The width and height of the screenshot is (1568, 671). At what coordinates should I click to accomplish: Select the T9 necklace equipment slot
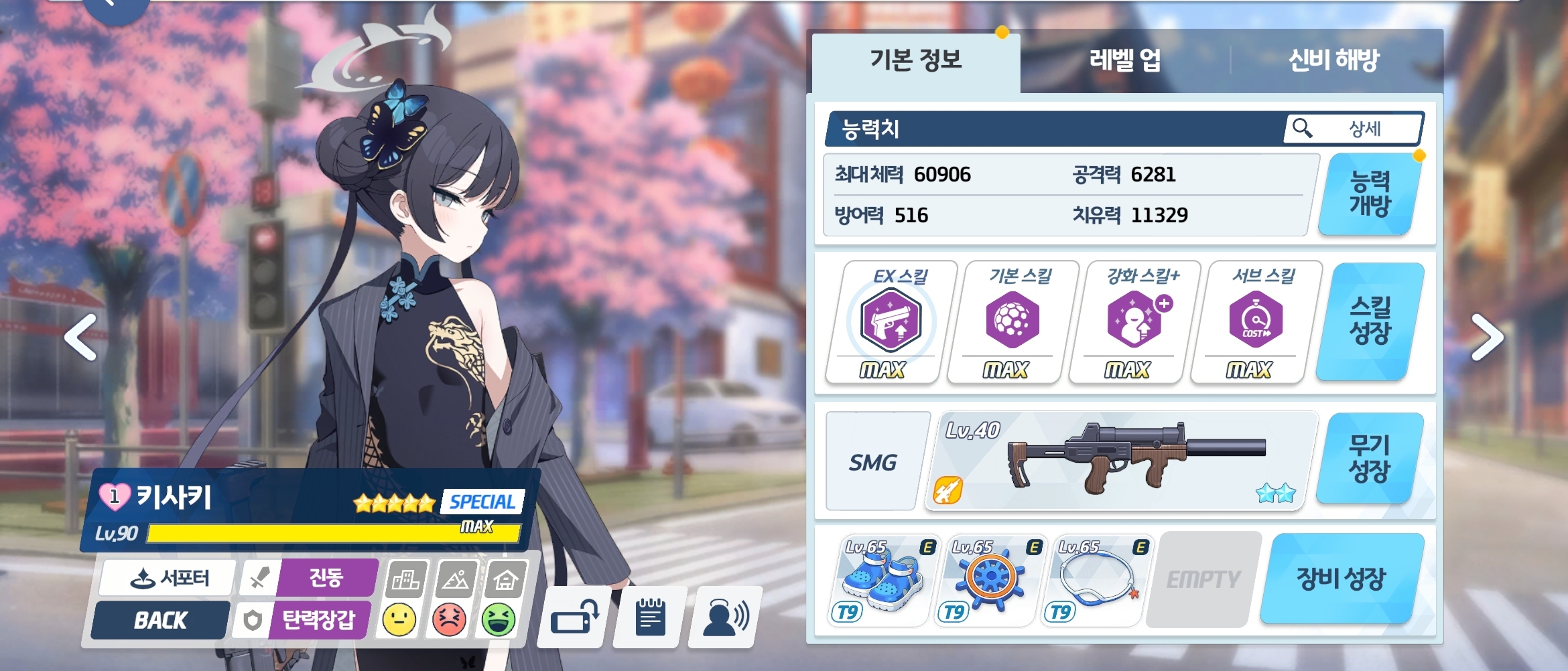click(1096, 580)
